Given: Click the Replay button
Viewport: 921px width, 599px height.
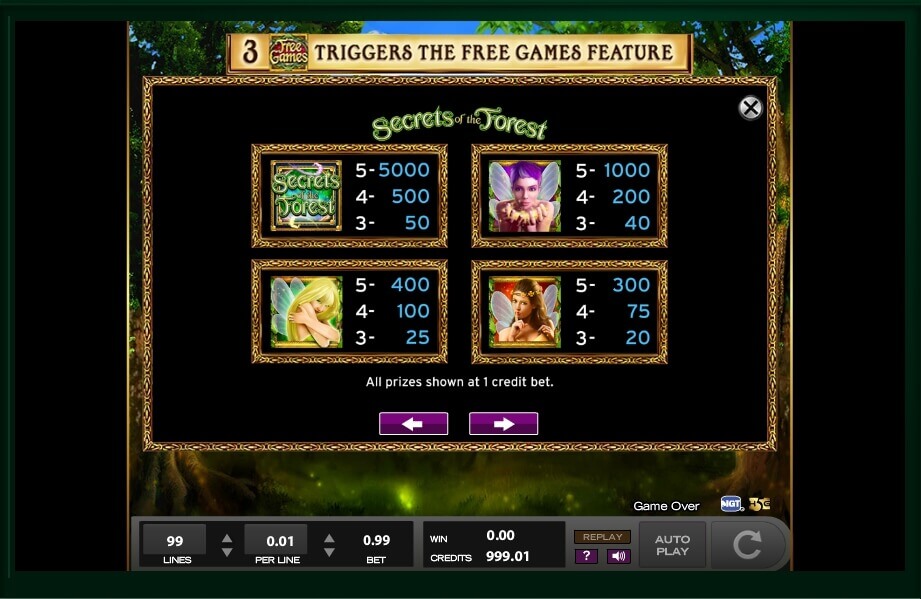Looking at the screenshot, I should pyautogui.click(x=602, y=537).
